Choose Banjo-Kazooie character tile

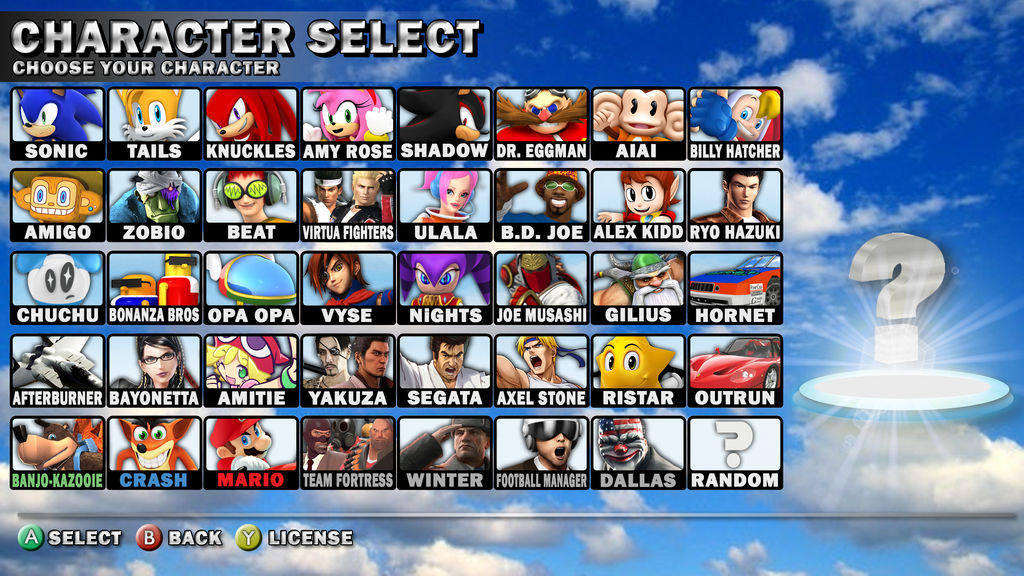57,452
